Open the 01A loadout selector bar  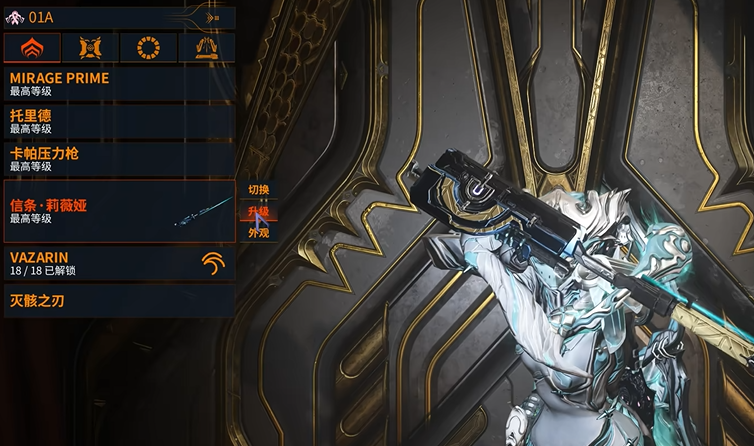point(119,17)
